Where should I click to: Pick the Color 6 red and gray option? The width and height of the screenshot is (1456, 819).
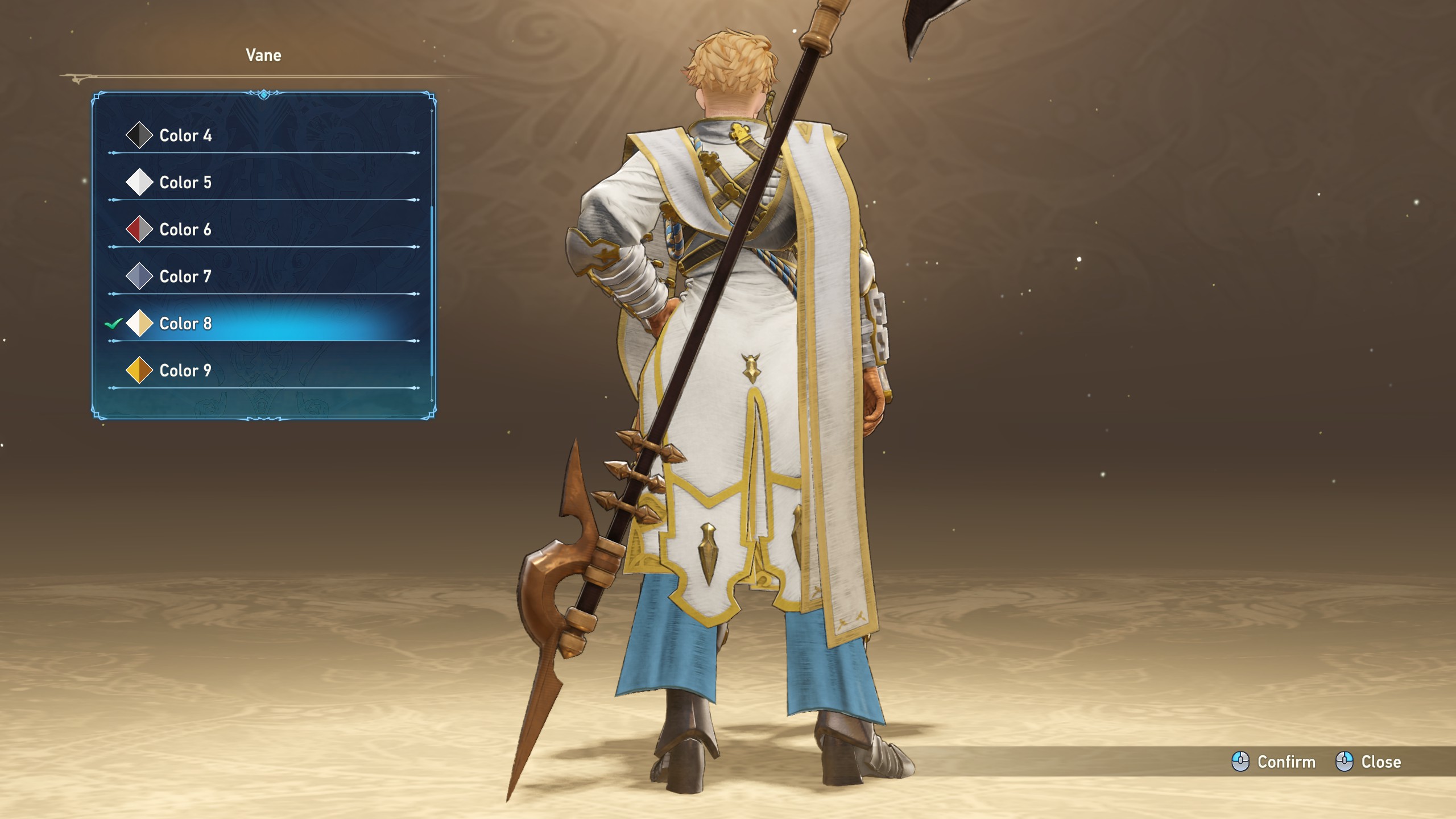pos(185,230)
